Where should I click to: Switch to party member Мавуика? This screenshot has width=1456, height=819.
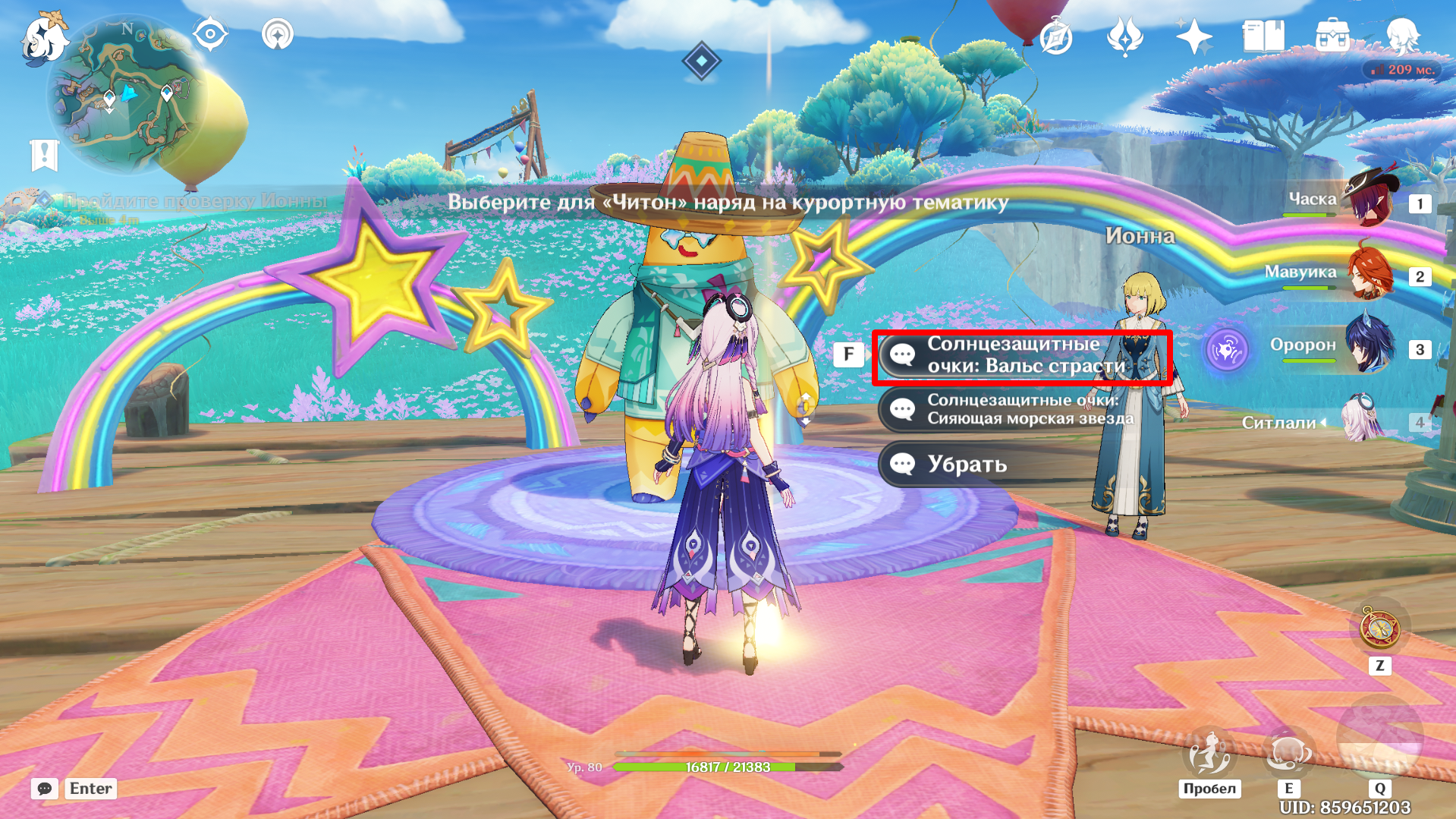tap(1370, 273)
